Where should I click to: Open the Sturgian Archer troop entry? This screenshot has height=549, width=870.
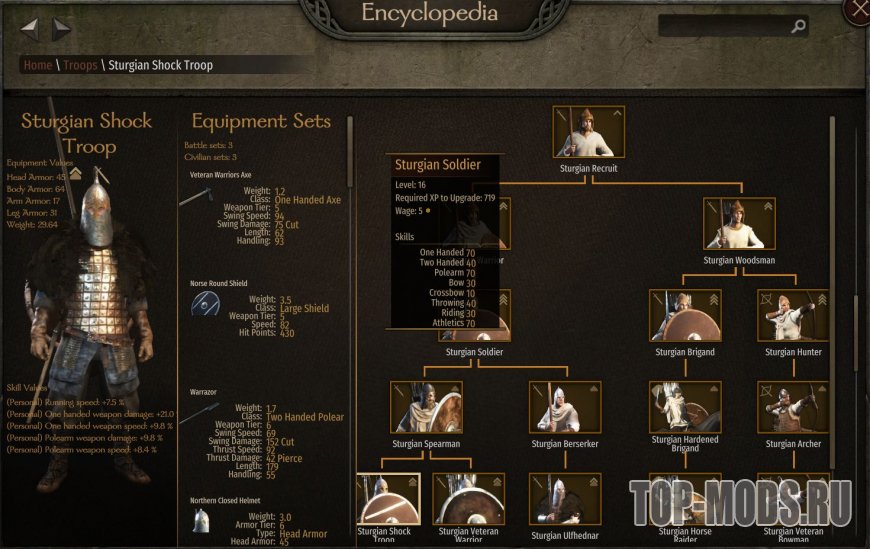(x=793, y=406)
